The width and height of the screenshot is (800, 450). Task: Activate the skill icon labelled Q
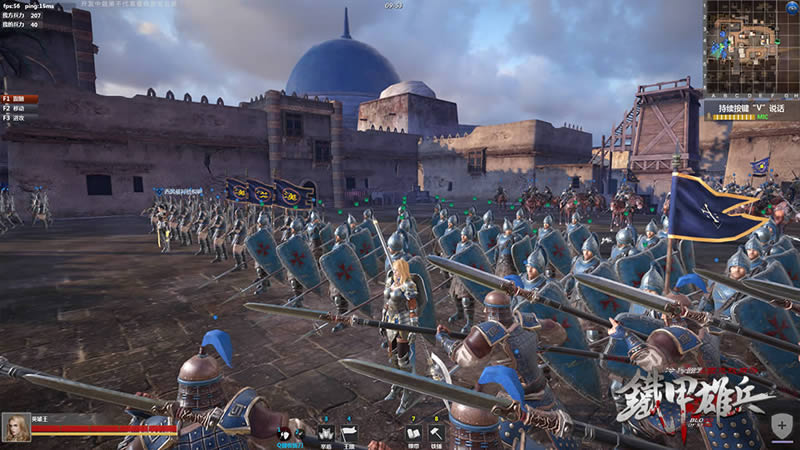285,433
